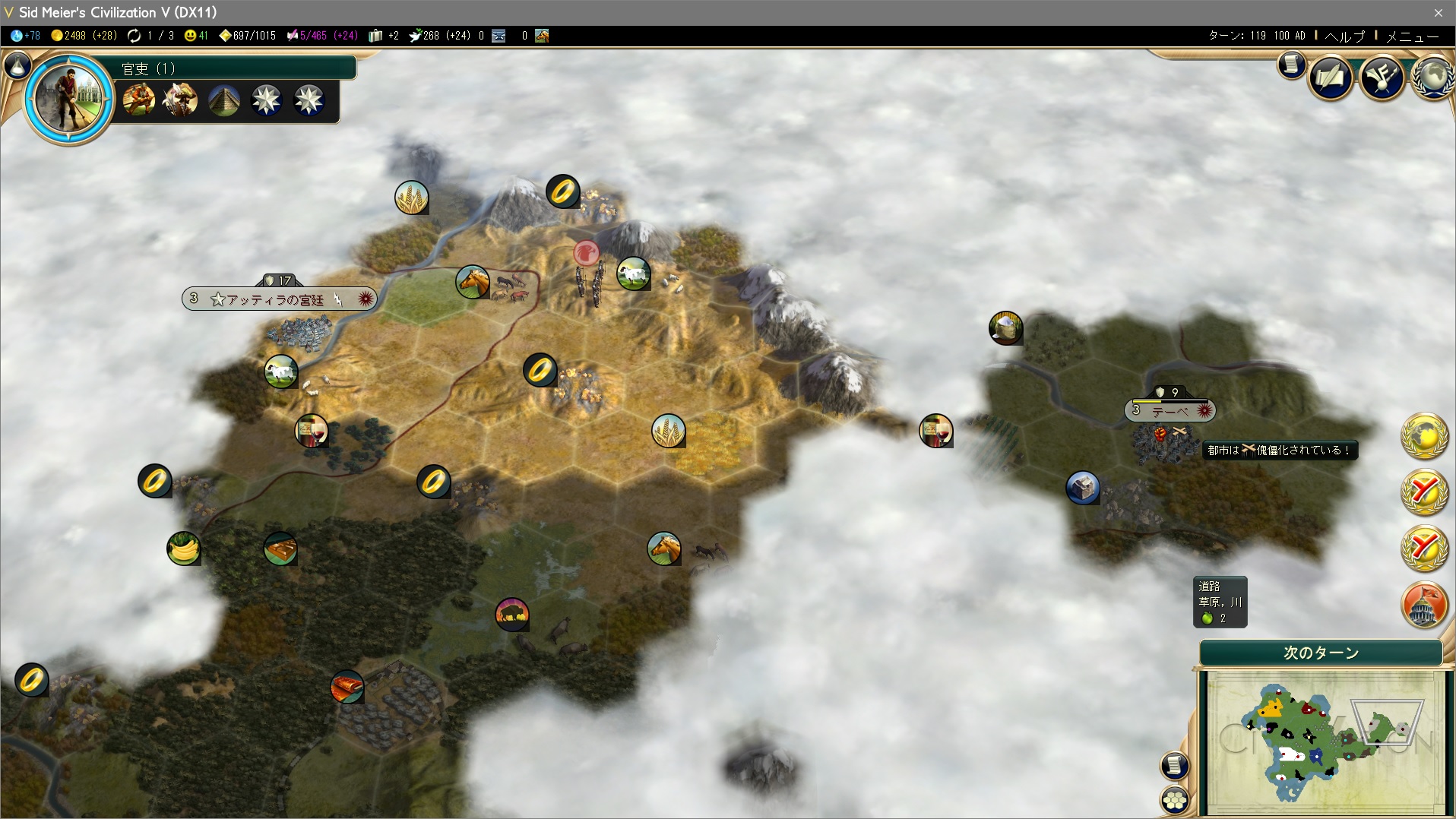Open the メニュー menu in the top bar
This screenshot has height=819, width=1456.
pyautogui.click(x=1412, y=36)
